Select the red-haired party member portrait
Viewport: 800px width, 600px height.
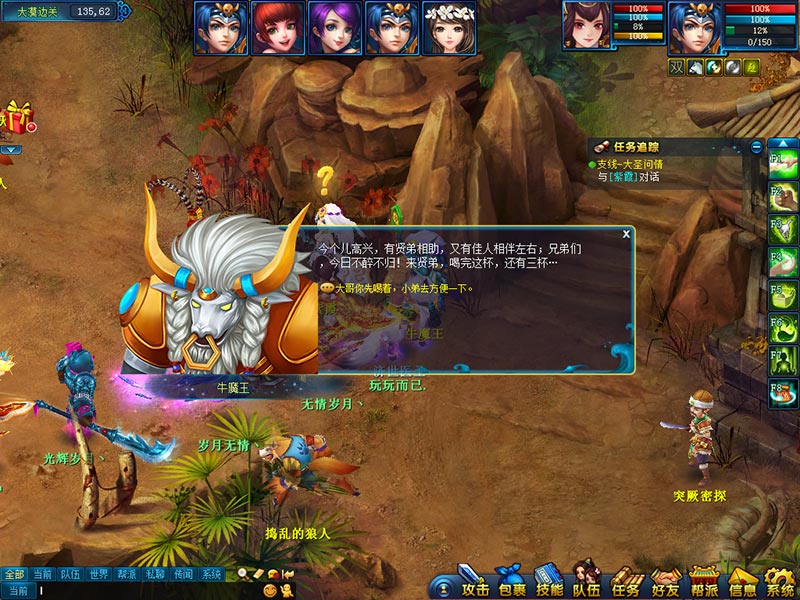click(x=272, y=27)
